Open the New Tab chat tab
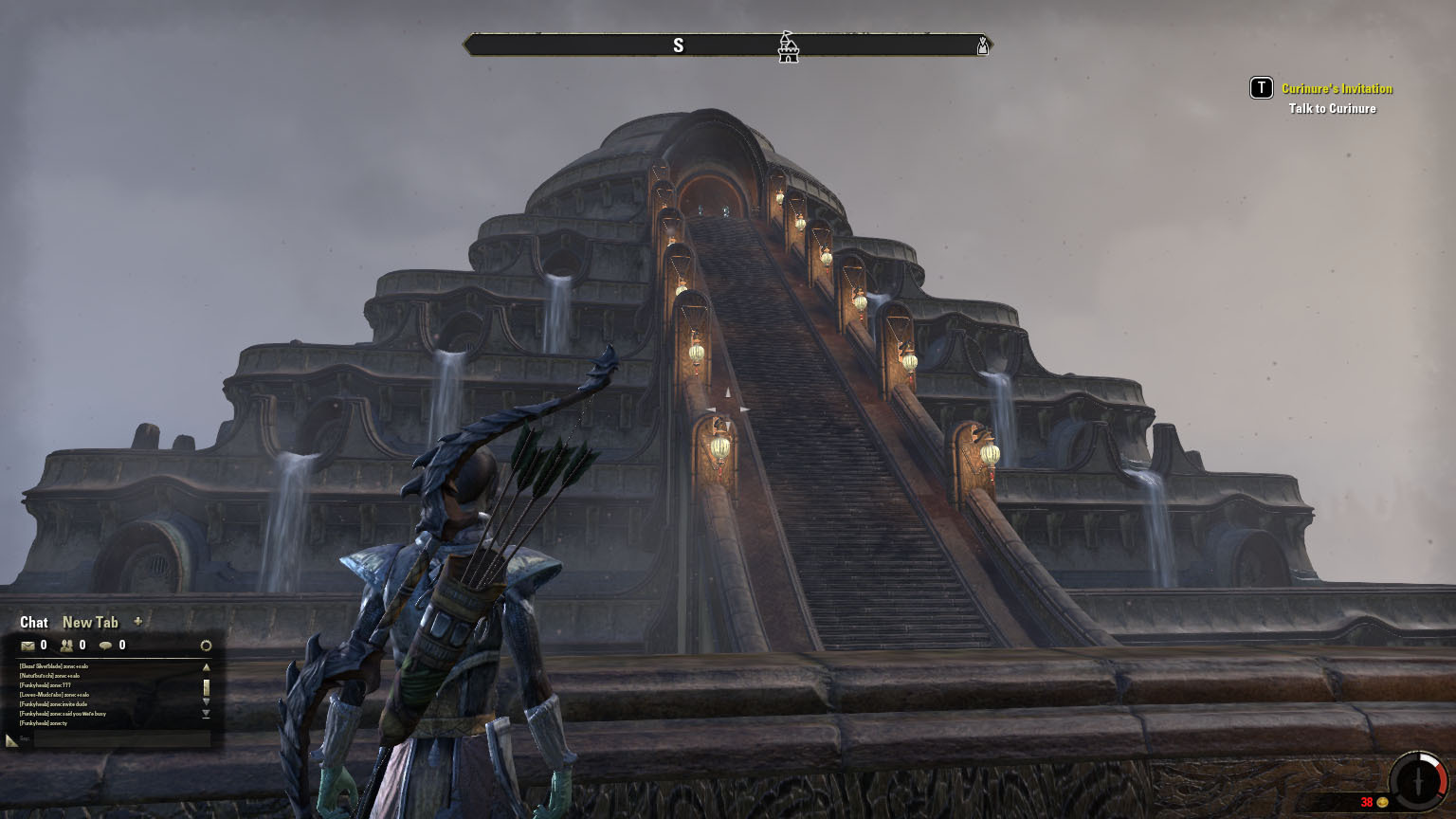 coord(90,623)
